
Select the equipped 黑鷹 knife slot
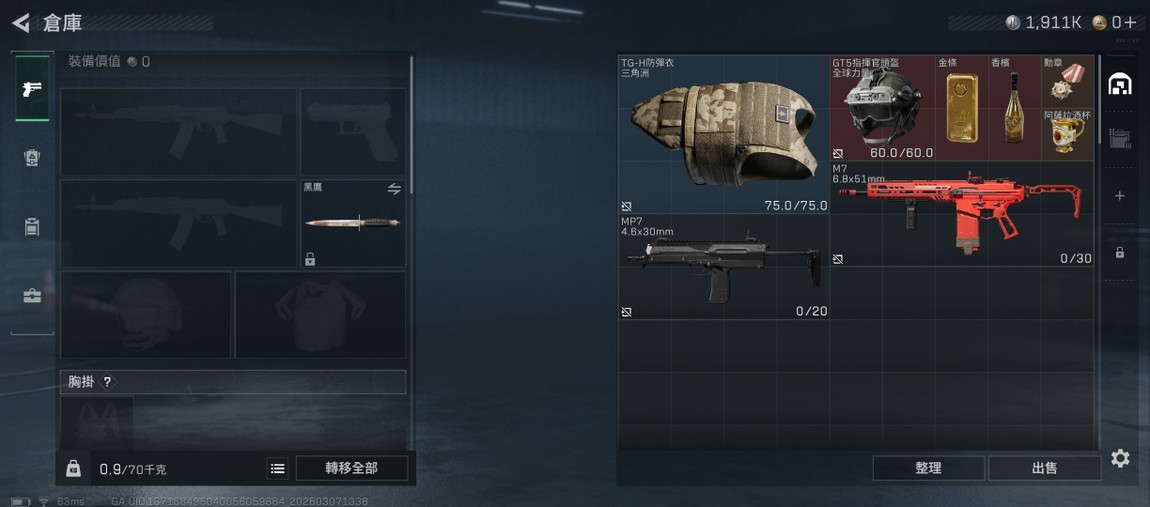353,223
